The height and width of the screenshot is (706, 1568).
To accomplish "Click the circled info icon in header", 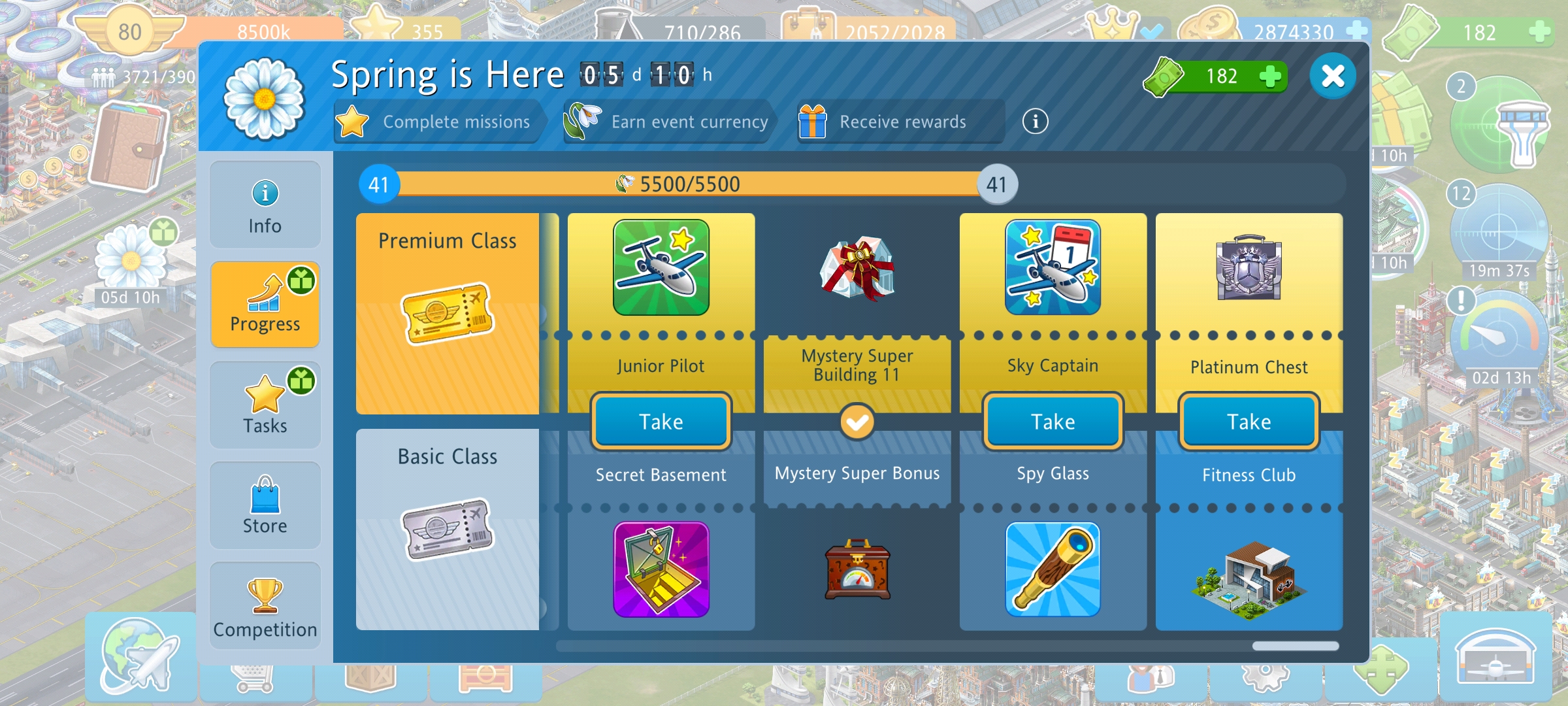I will (1035, 122).
